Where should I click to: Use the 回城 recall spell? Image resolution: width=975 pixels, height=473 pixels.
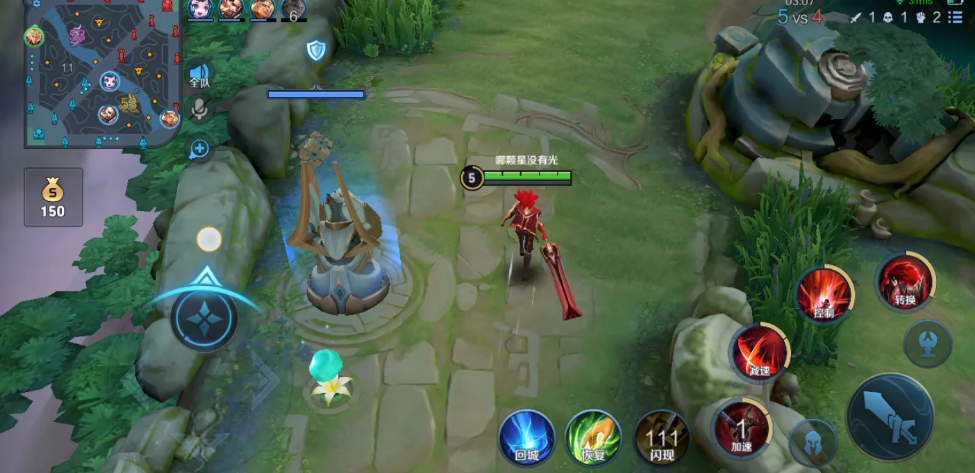pyautogui.click(x=527, y=436)
